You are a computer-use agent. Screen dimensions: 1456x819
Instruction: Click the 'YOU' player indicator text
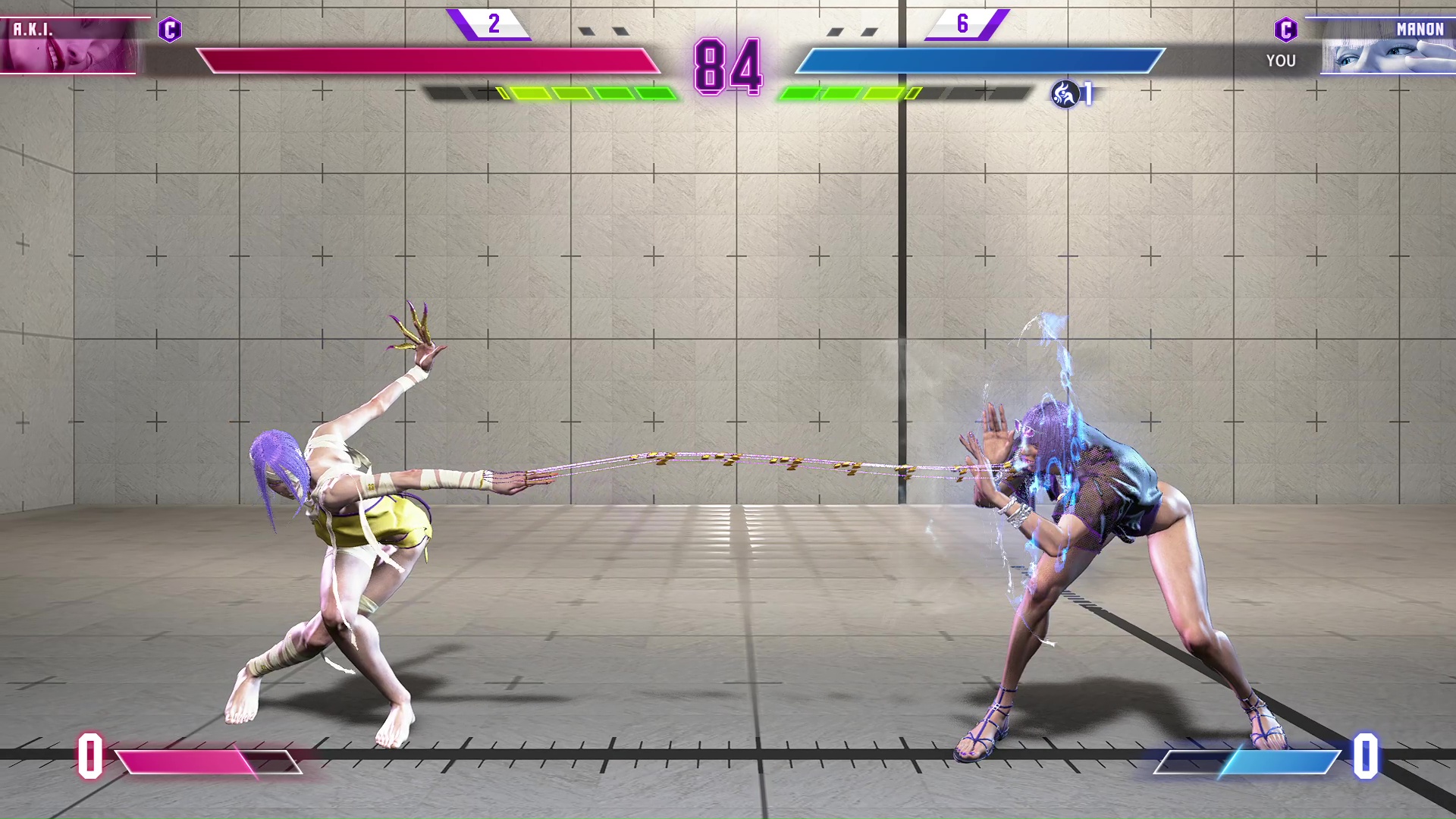pos(1281,61)
